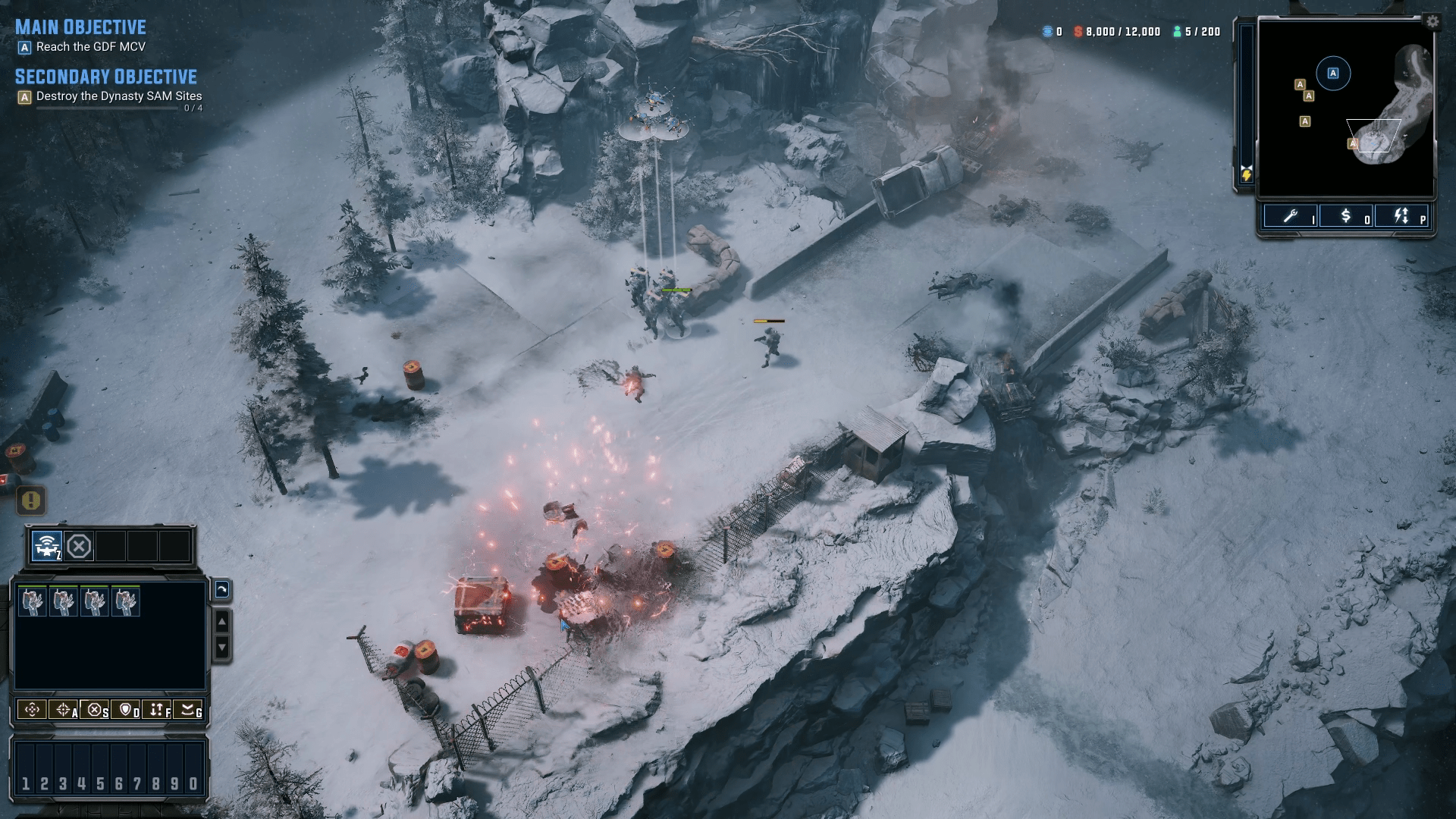
Task: Toggle the G stance command
Action: 187,711
